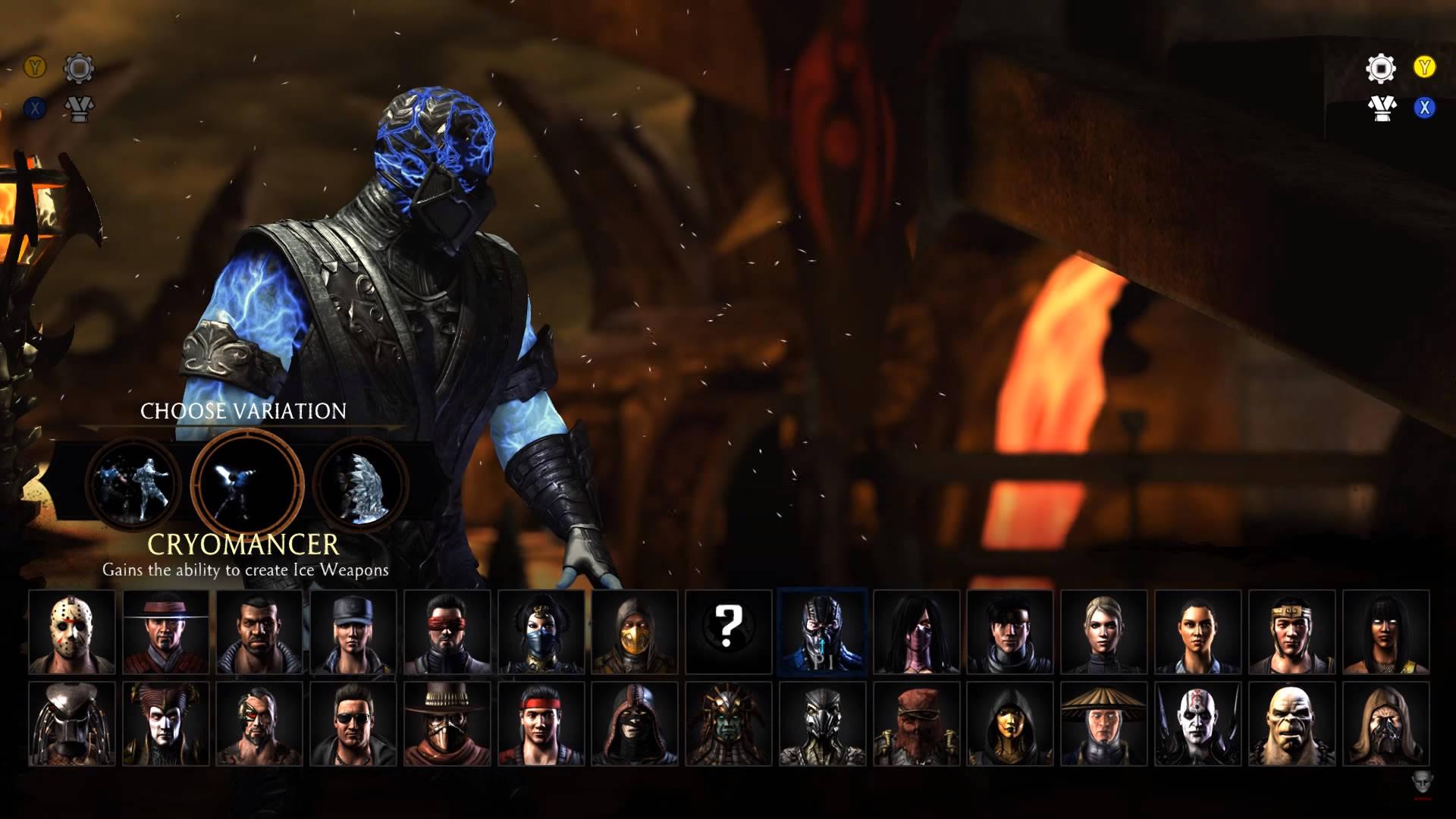Pick Quan Chi's white tattooed face
This screenshot has width=1456, height=819.
tap(1197, 723)
